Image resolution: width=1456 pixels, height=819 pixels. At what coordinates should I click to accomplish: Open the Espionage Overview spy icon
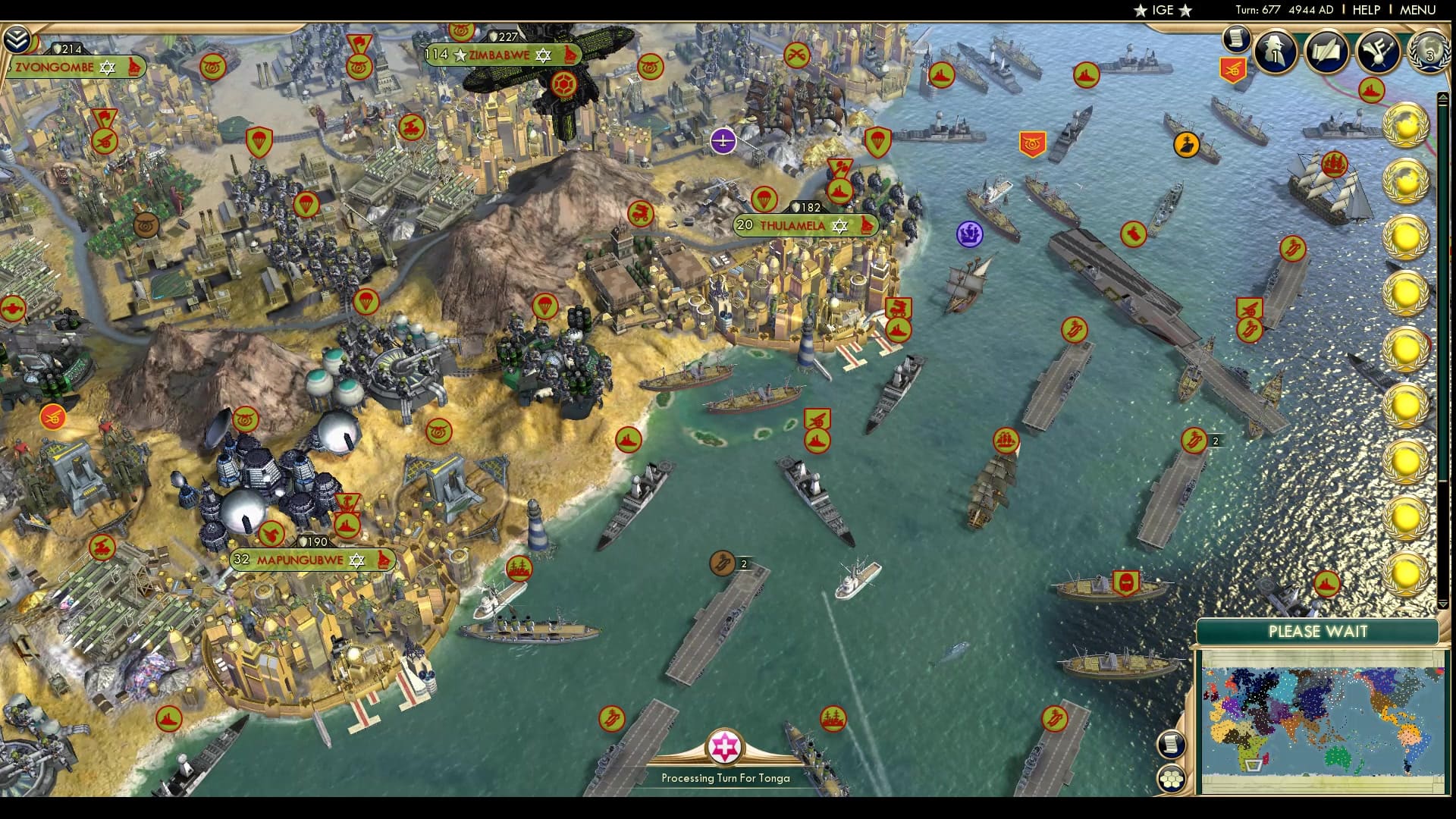pyautogui.click(x=1274, y=53)
